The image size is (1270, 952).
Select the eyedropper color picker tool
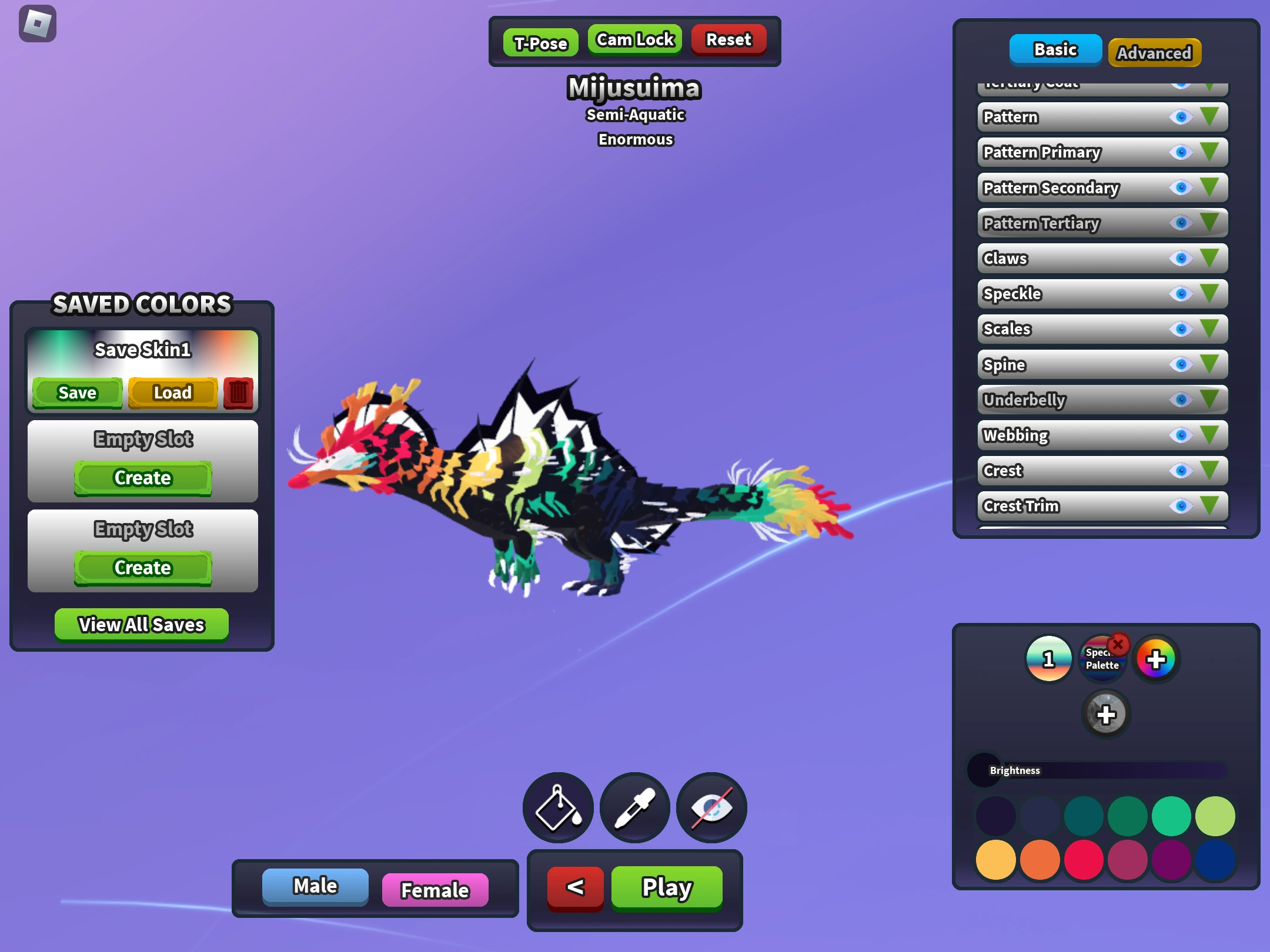[634, 807]
